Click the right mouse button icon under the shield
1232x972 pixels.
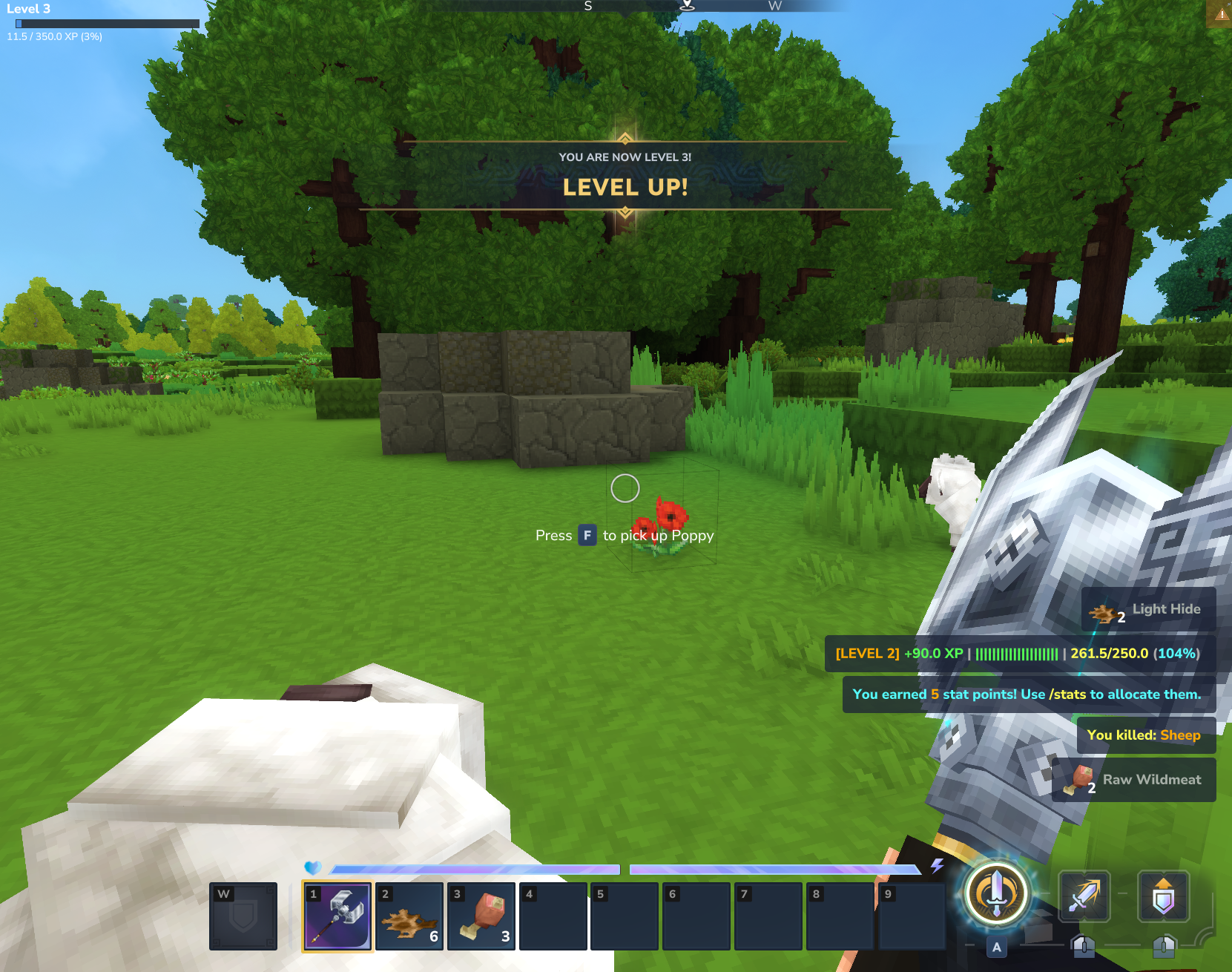coord(1164,947)
